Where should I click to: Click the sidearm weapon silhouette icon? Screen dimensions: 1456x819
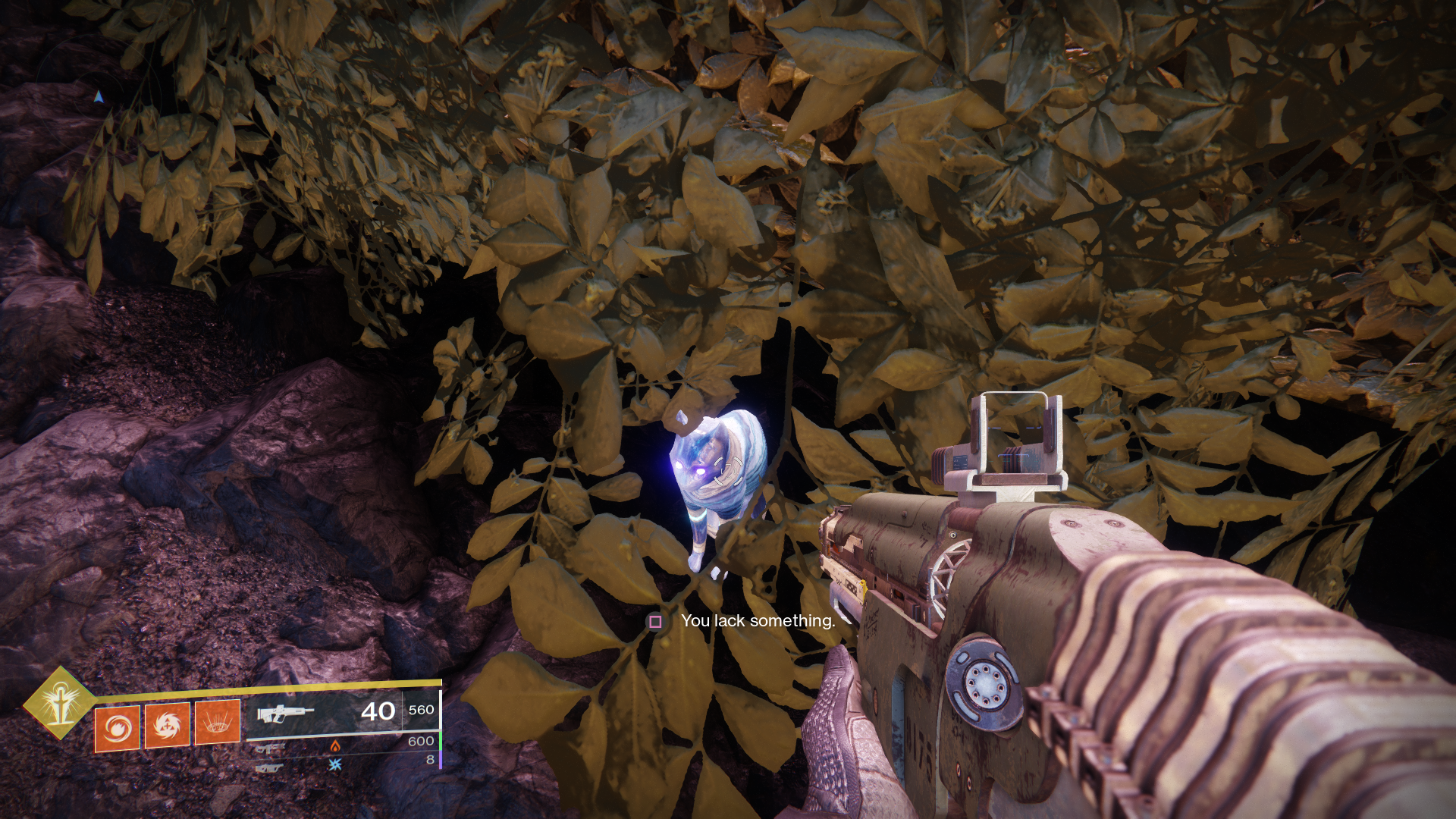point(269,749)
